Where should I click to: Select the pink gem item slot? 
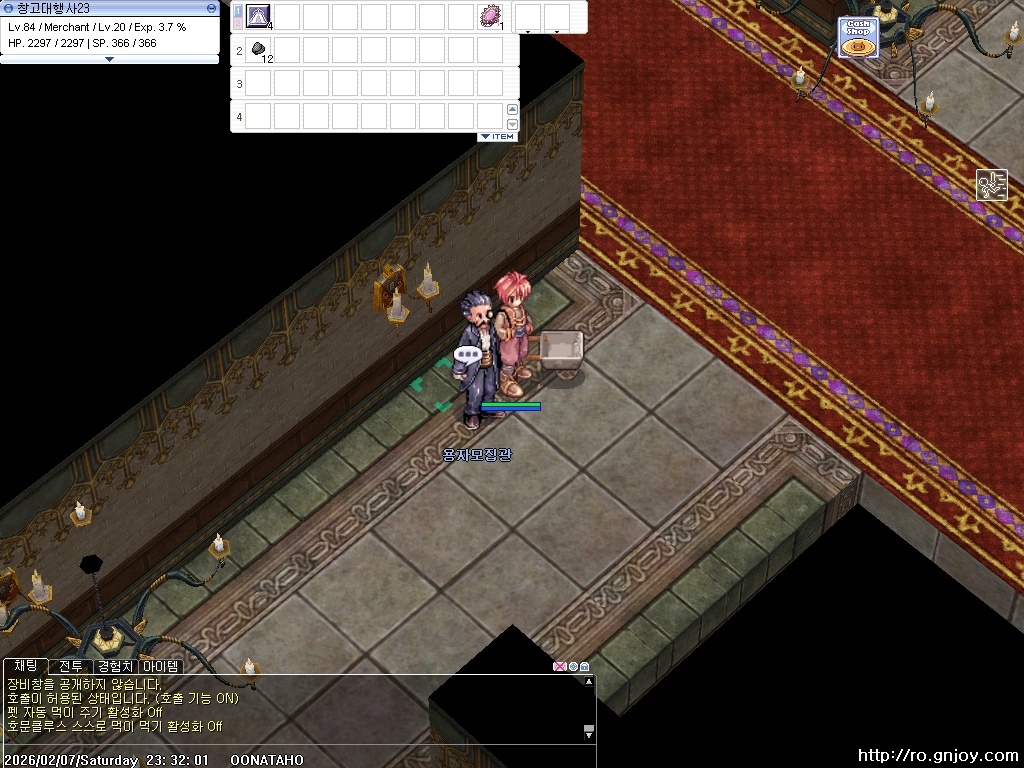coord(490,16)
